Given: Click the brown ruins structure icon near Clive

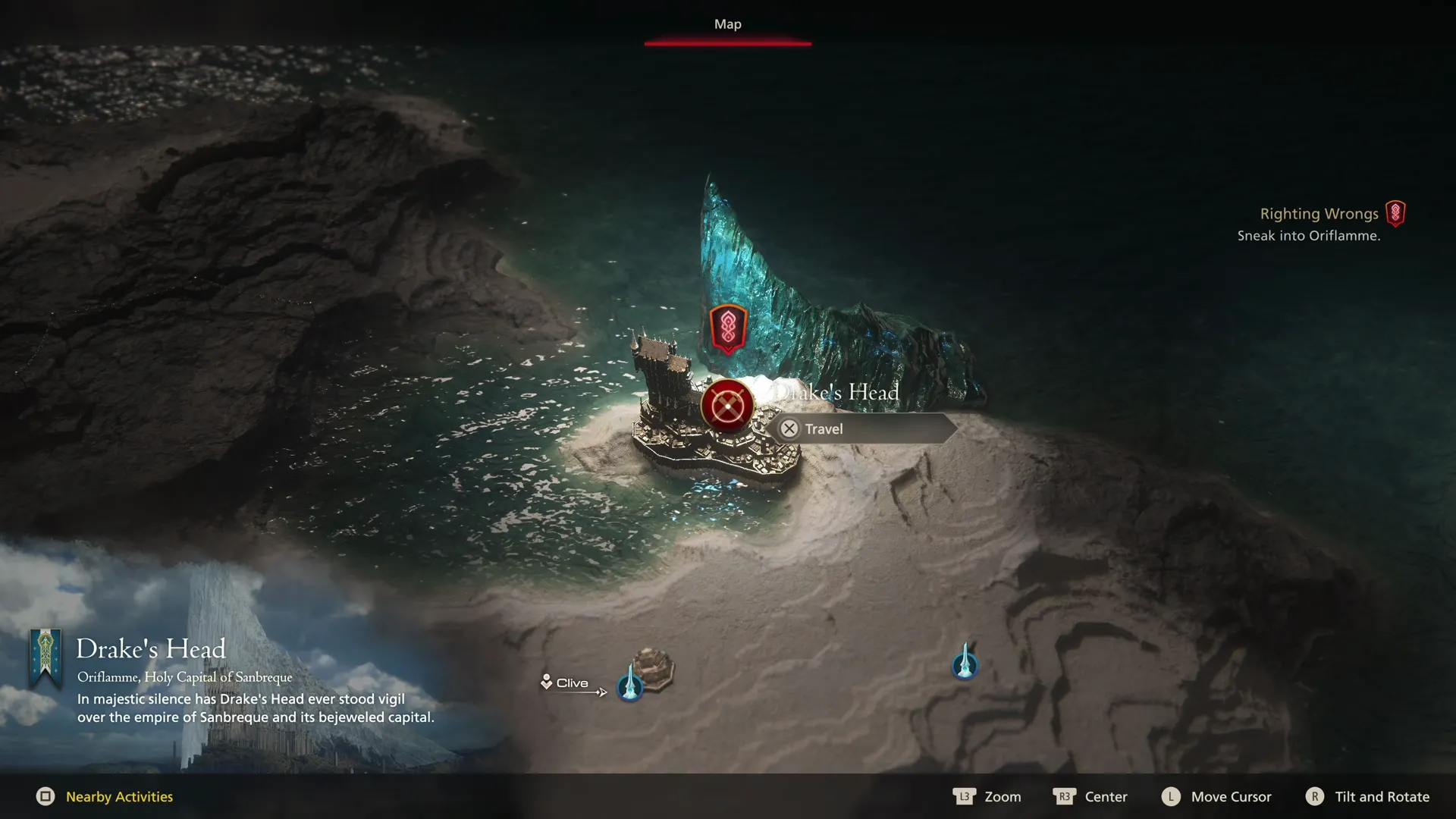Looking at the screenshot, I should coord(652,666).
